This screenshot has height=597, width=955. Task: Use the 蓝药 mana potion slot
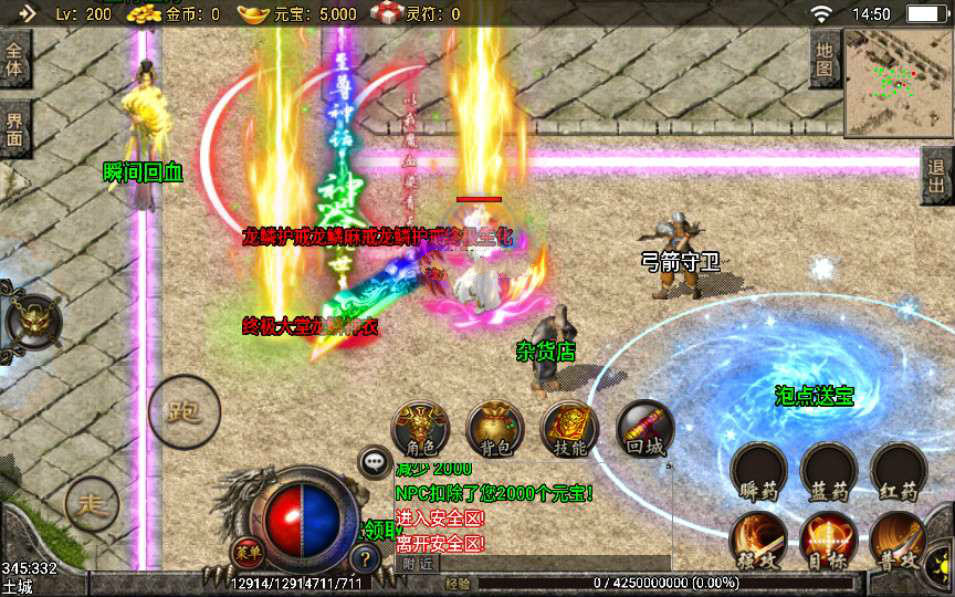coord(829,470)
